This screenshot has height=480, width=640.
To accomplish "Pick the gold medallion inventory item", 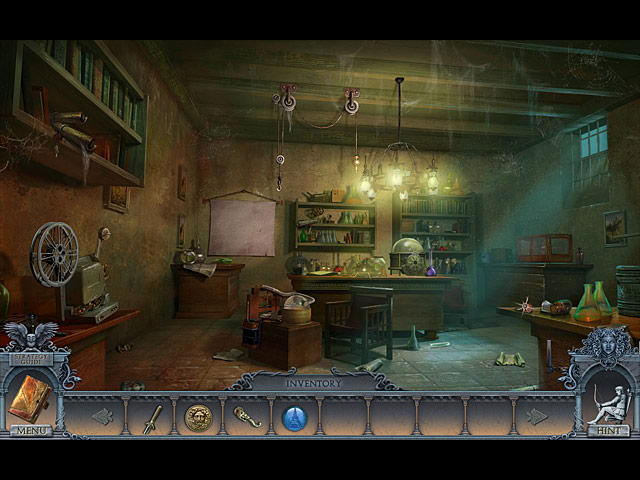I will pos(198,417).
